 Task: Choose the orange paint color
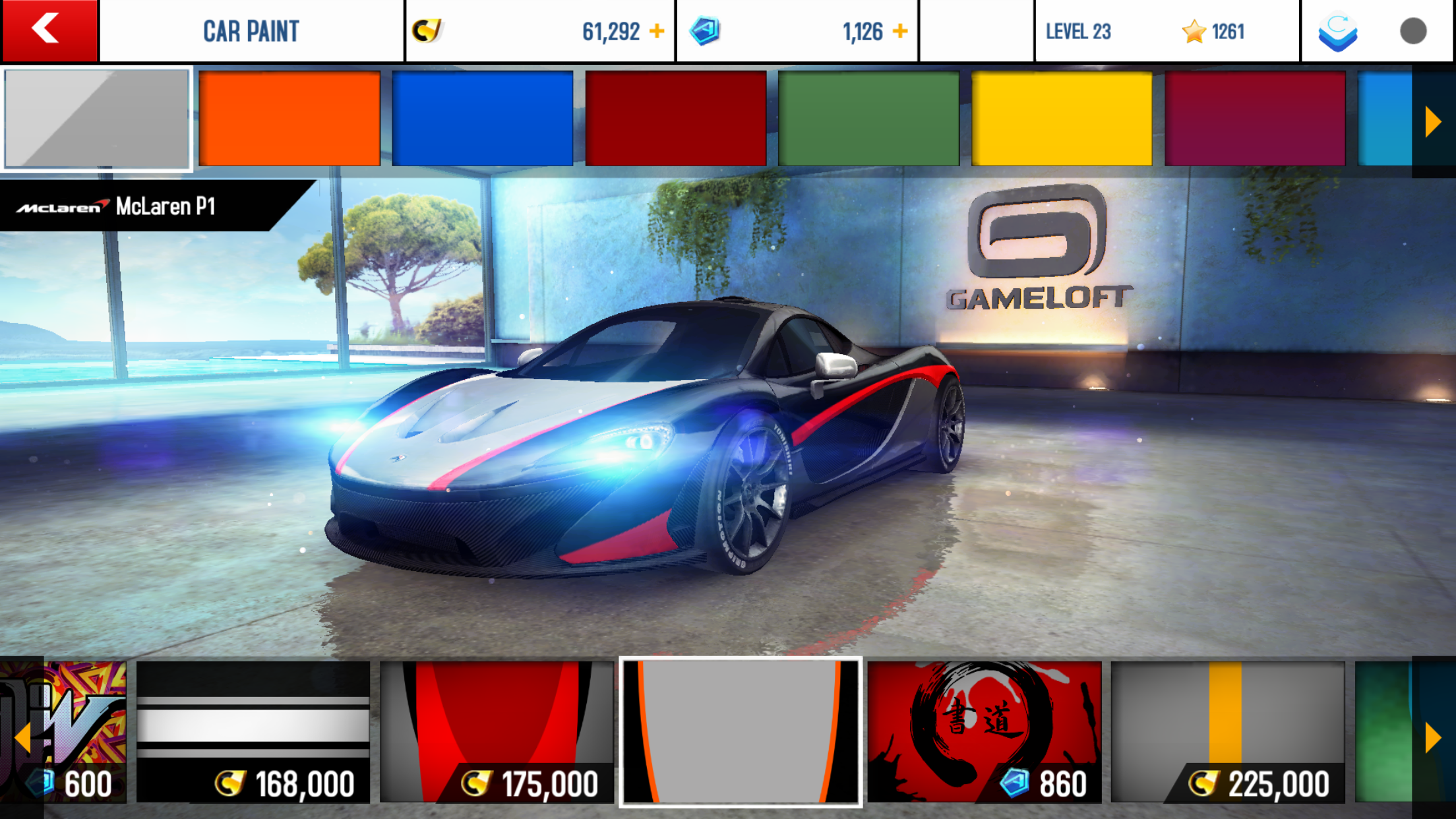[x=289, y=119]
